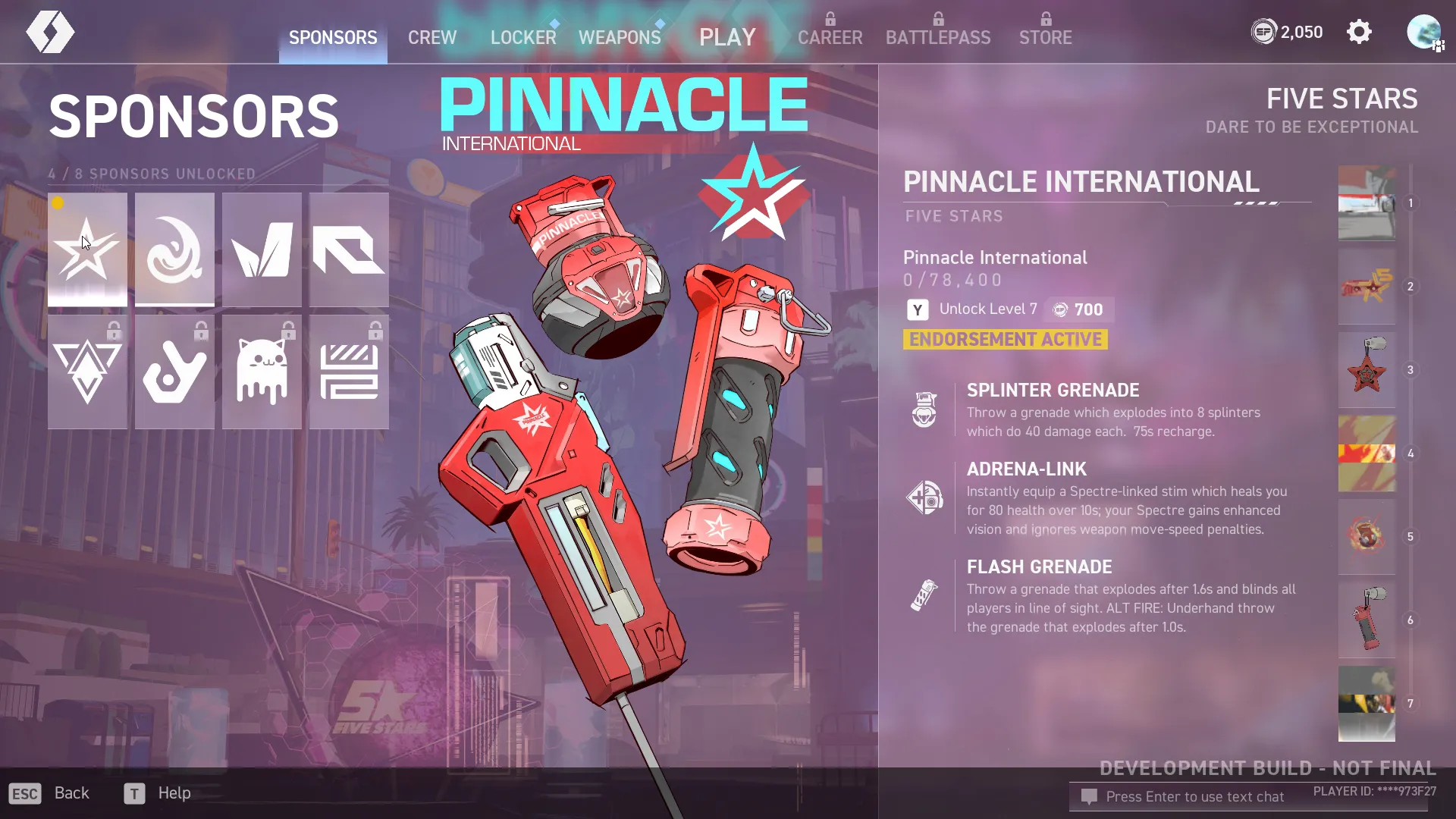Screen dimensions: 1456x819
Task: Go to the Weapons tab
Action: click(x=619, y=37)
